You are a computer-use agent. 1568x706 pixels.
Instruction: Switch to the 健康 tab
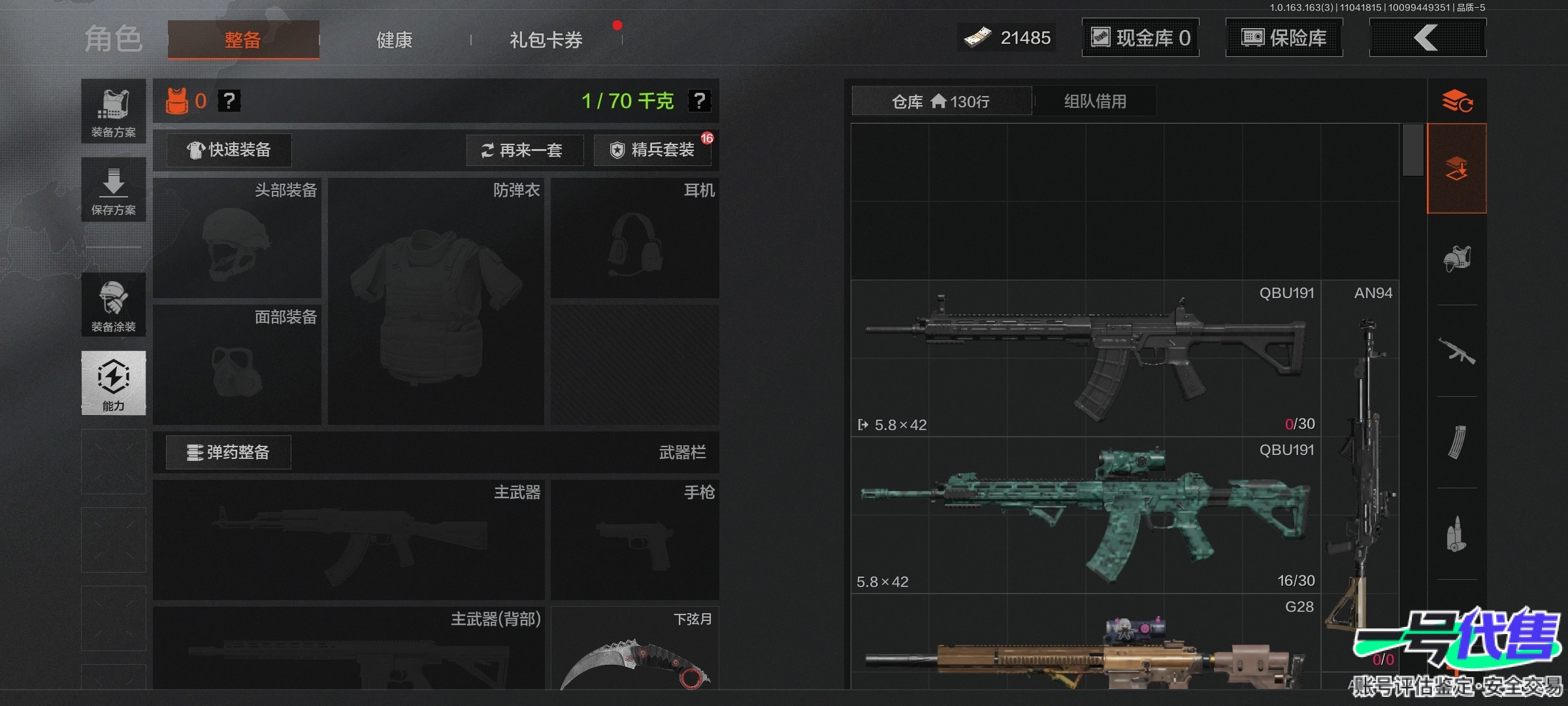[394, 41]
